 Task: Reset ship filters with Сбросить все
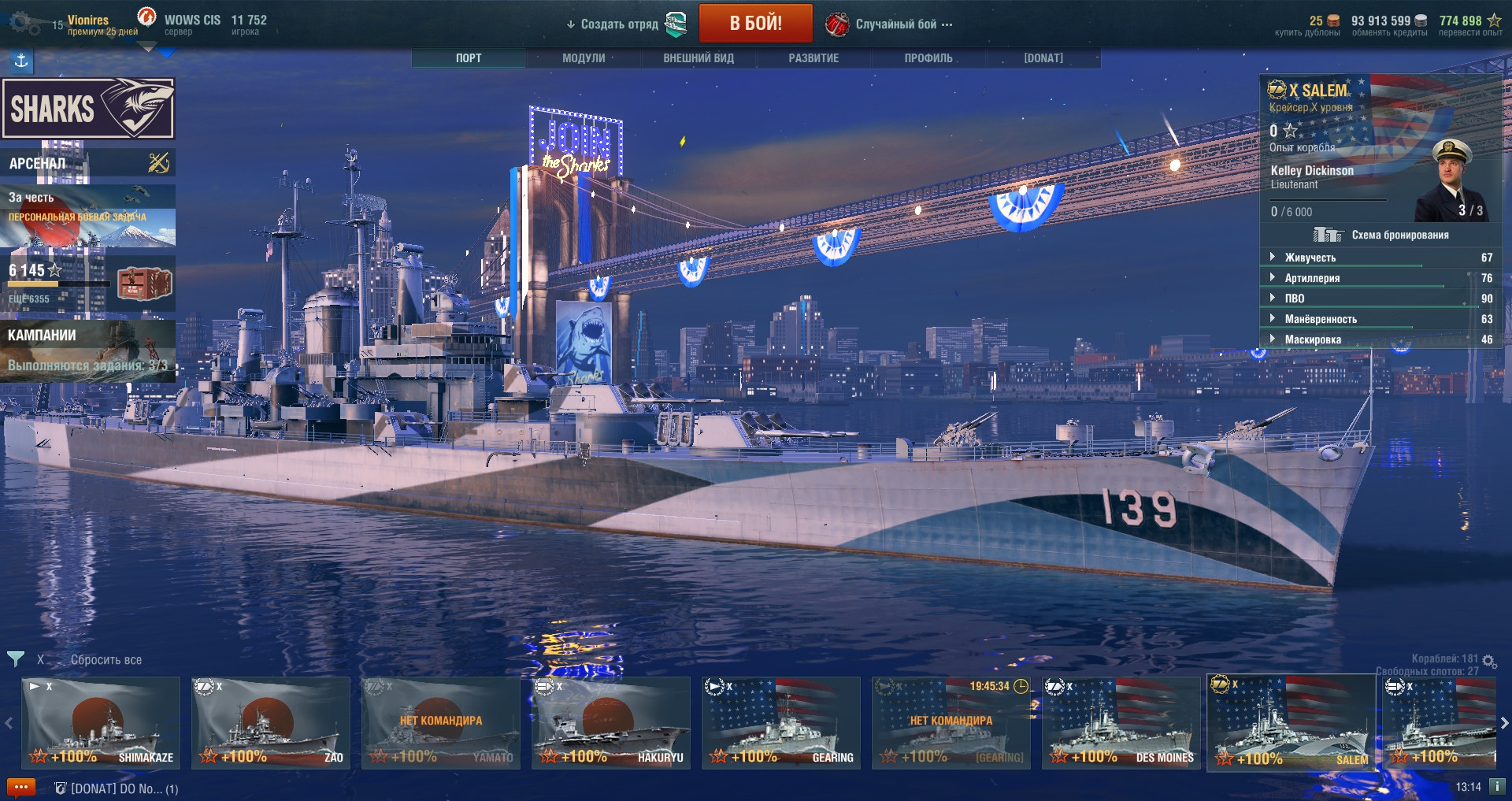coord(106,660)
